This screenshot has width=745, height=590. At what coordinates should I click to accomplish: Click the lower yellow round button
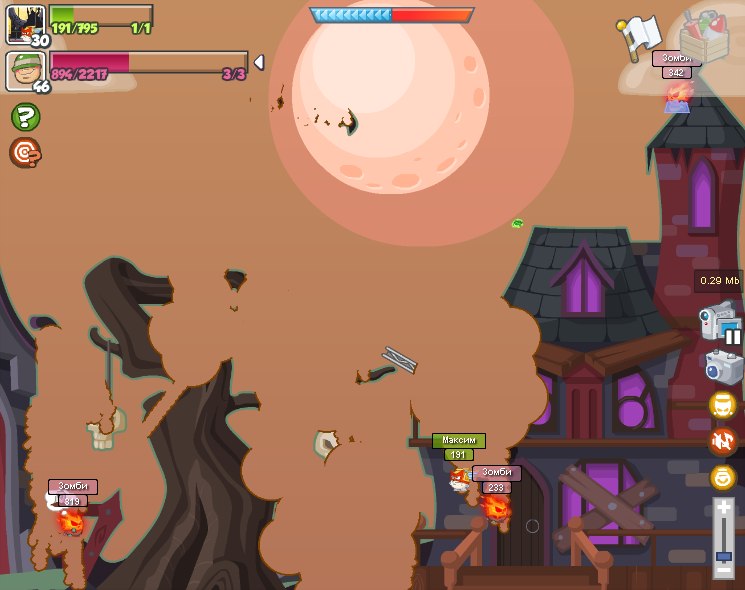[723, 477]
